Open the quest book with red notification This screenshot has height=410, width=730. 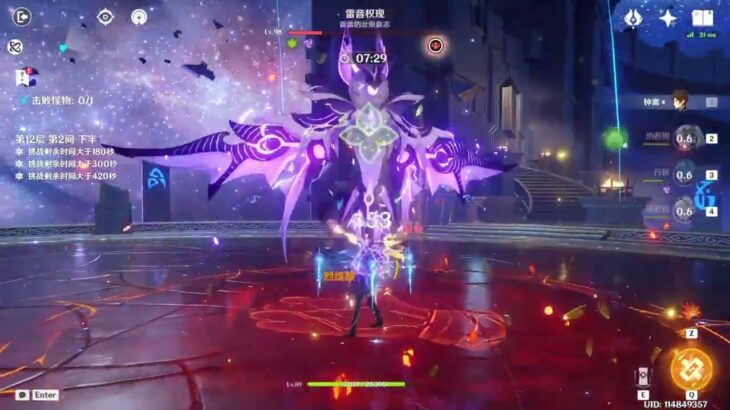[22, 77]
